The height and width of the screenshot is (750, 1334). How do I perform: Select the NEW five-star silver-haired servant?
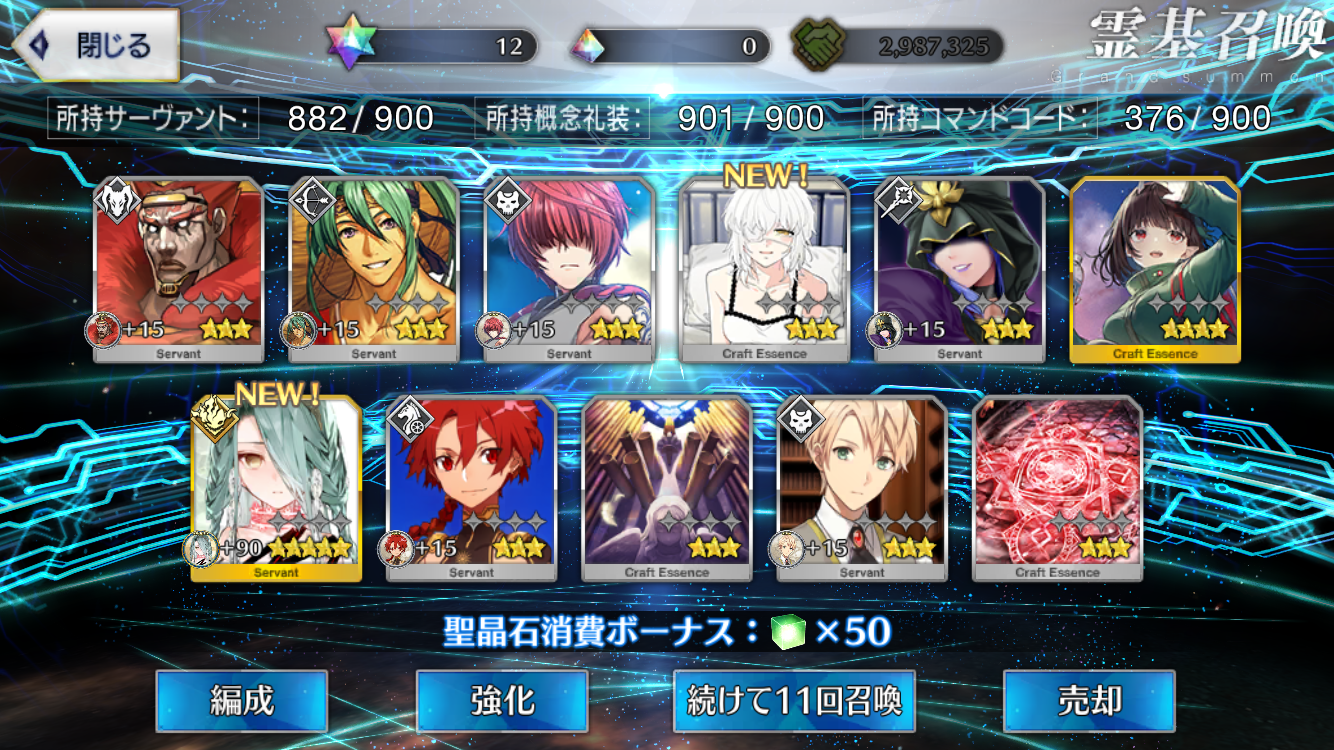[276, 488]
